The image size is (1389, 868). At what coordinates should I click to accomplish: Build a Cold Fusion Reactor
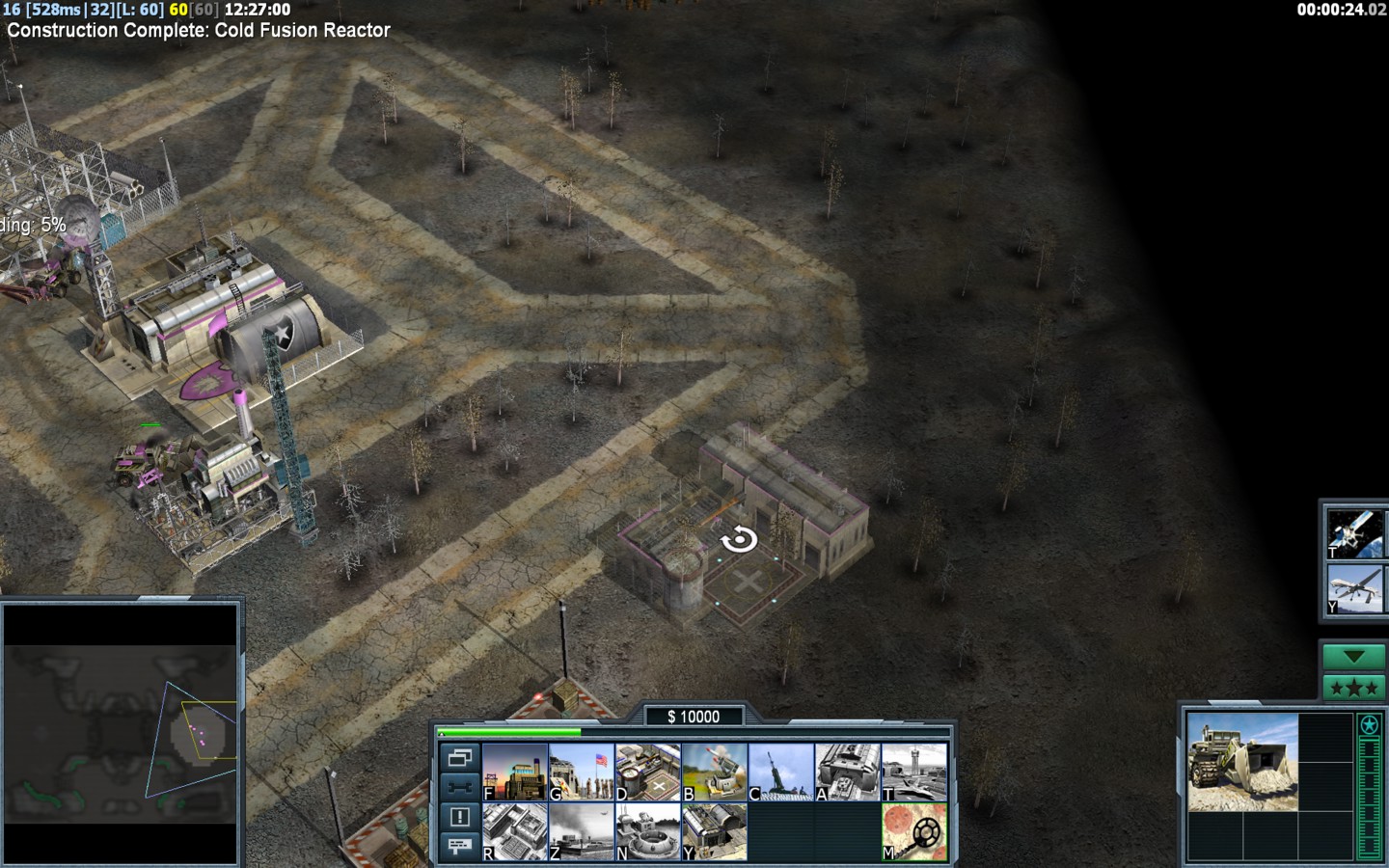[x=515, y=772]
